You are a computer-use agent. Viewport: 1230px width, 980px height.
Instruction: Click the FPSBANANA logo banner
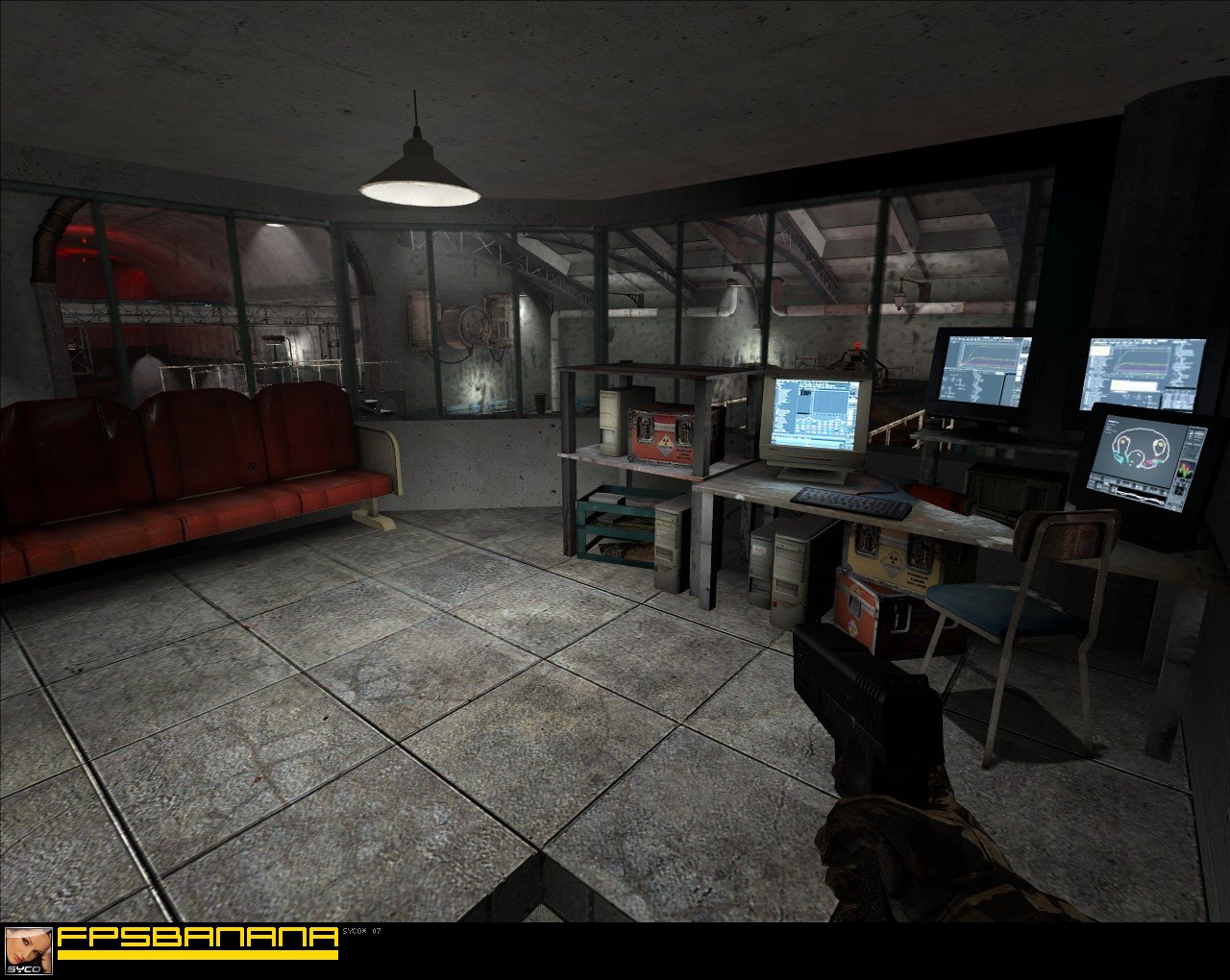click(197, 942)
